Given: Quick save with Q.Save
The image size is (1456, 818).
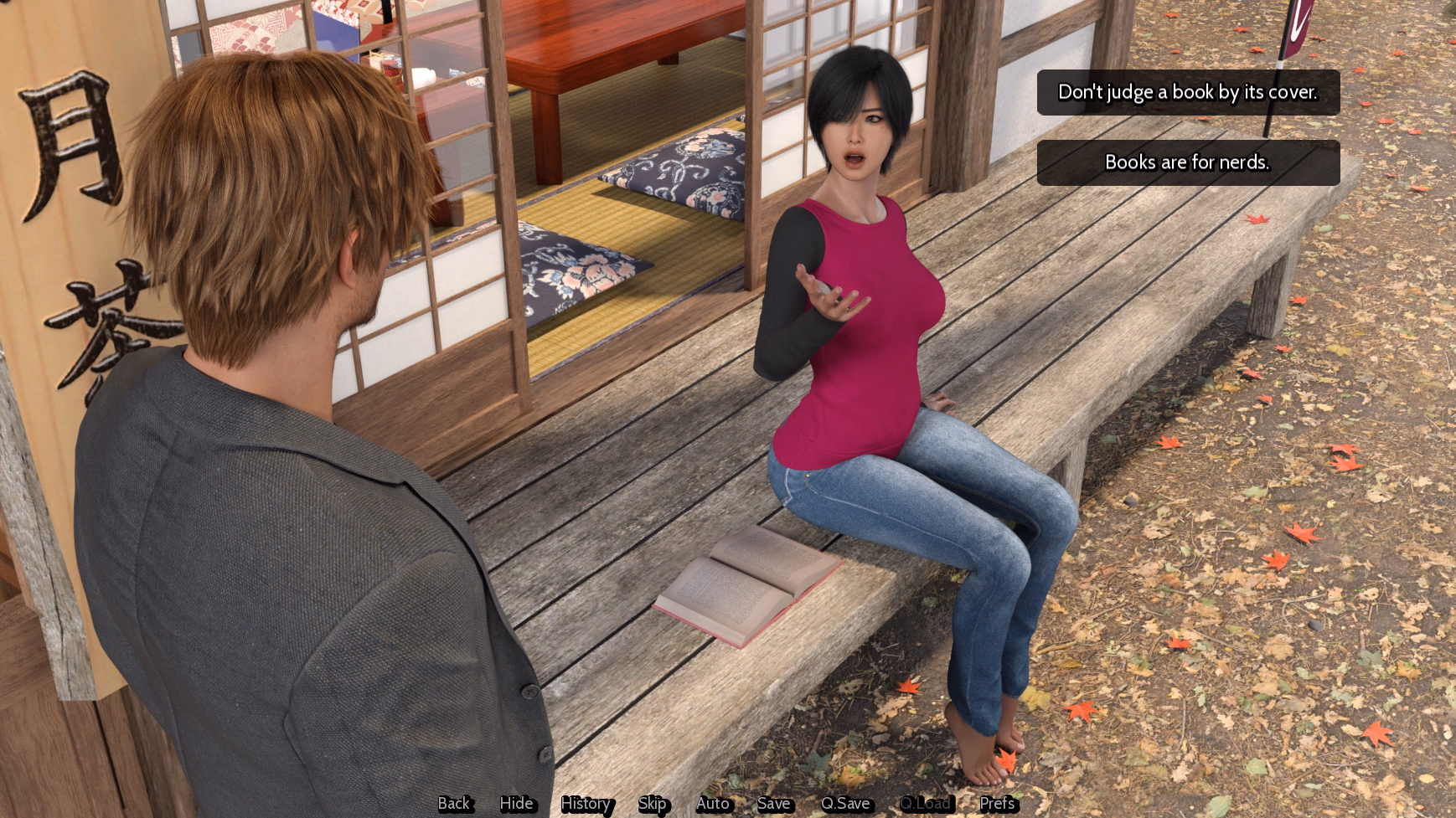Looking at the screenshot, I should click(845, 804).
